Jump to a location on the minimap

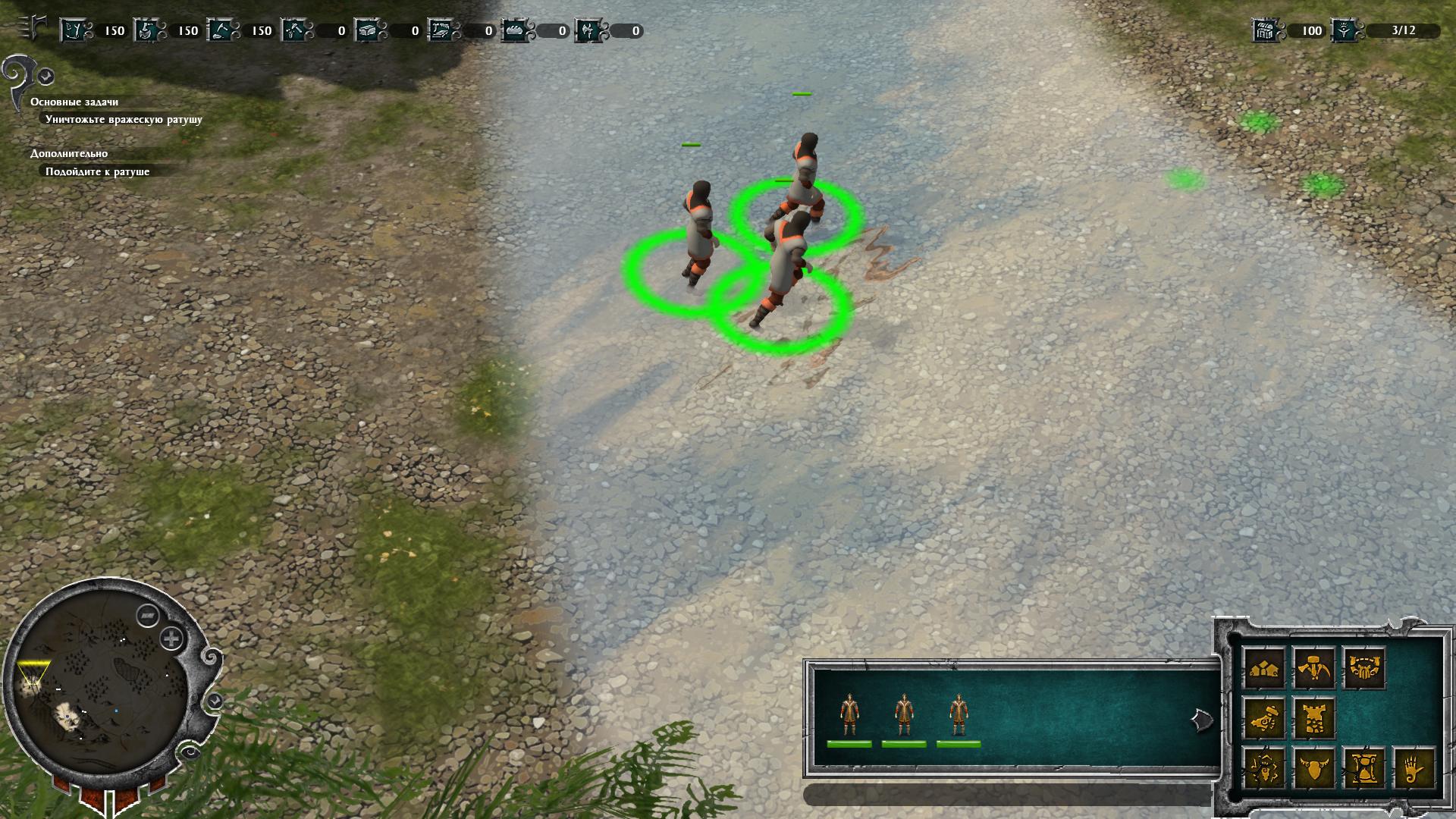(x=99, y=682)
